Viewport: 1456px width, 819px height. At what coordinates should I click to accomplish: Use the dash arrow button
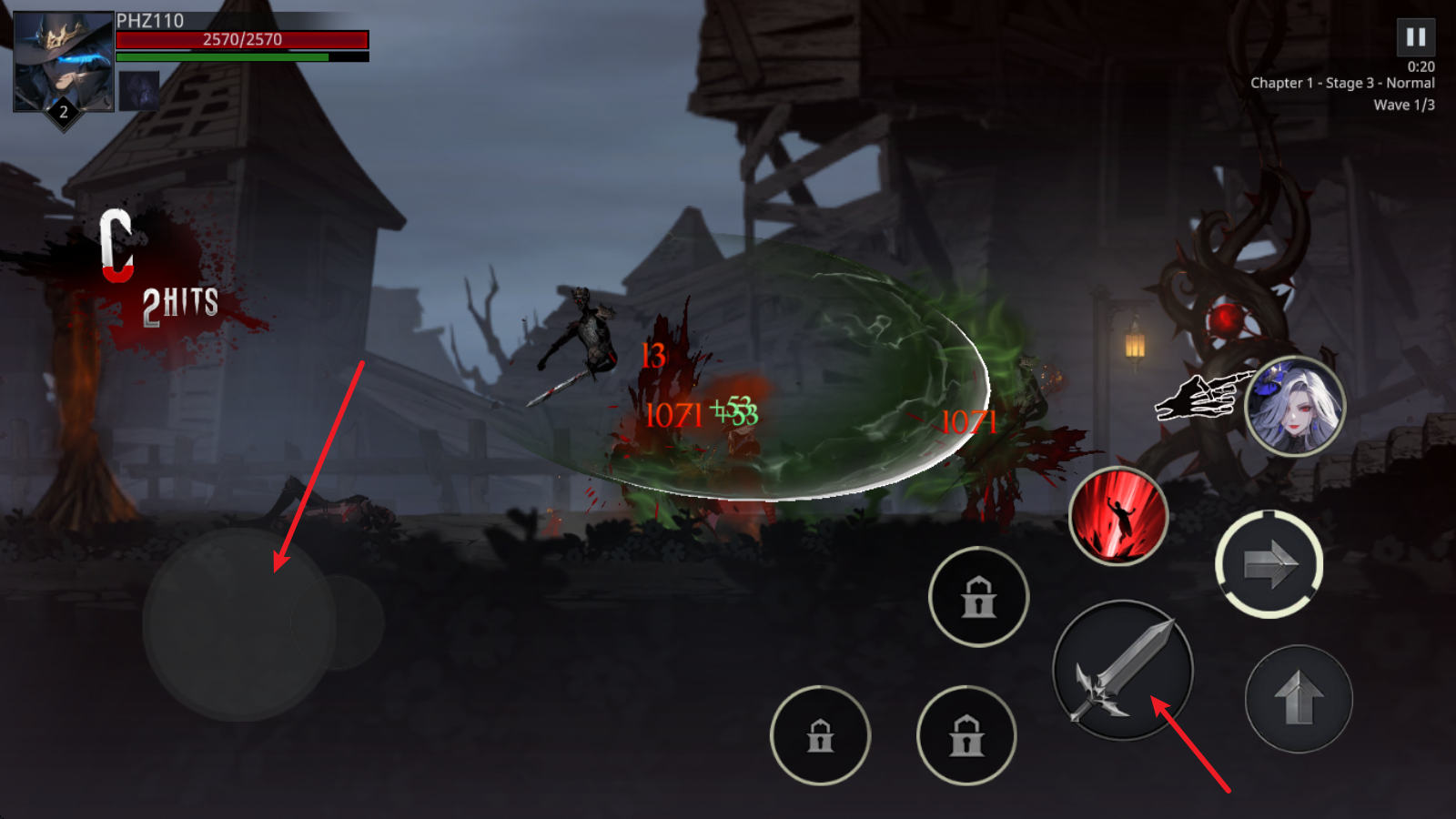(x=1269, y=564)
